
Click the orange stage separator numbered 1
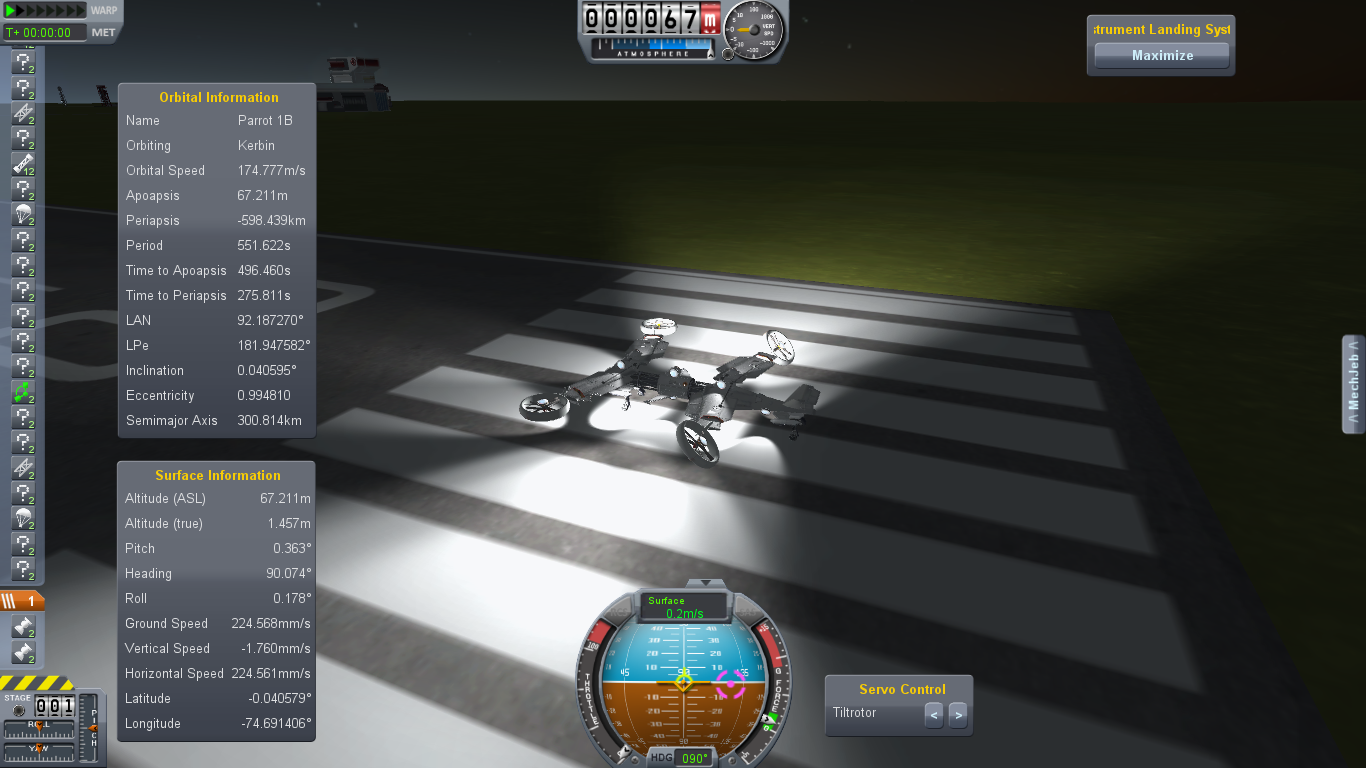[x=24, y=600]
